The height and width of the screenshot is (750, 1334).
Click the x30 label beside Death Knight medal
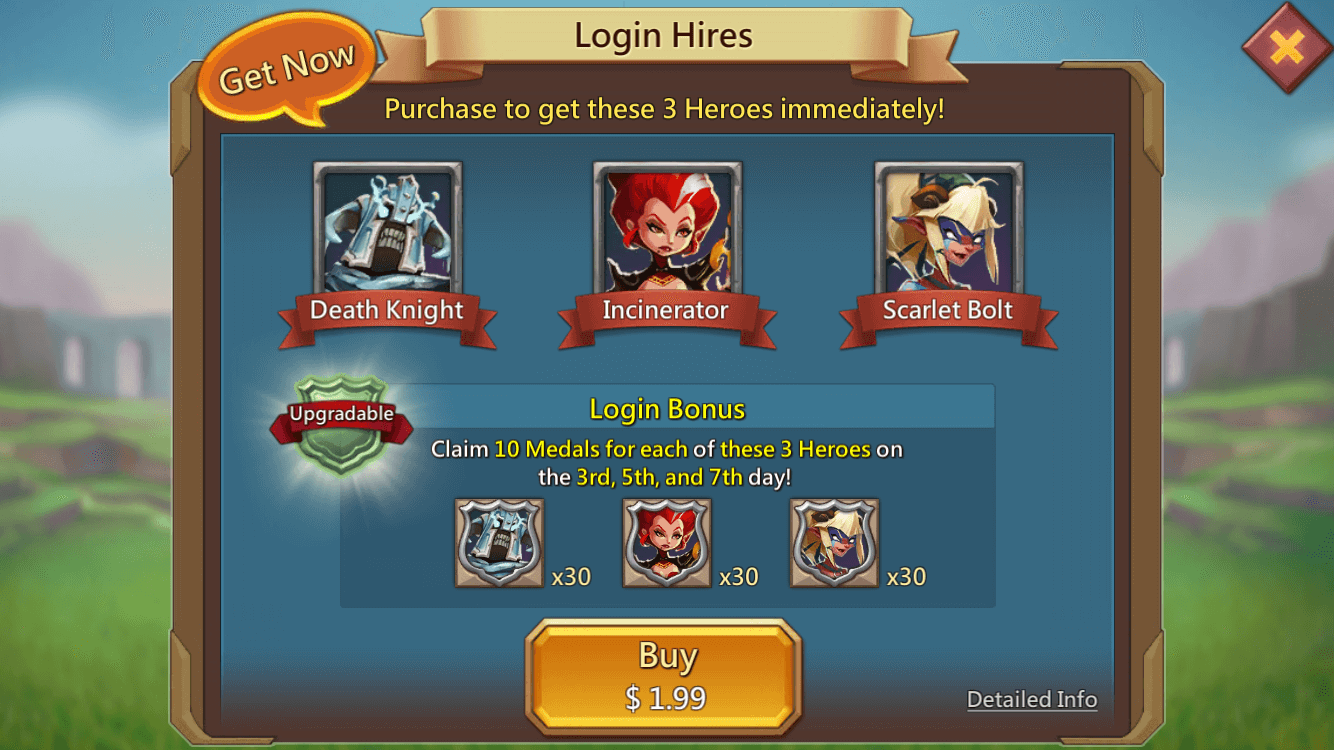point(571,576)
